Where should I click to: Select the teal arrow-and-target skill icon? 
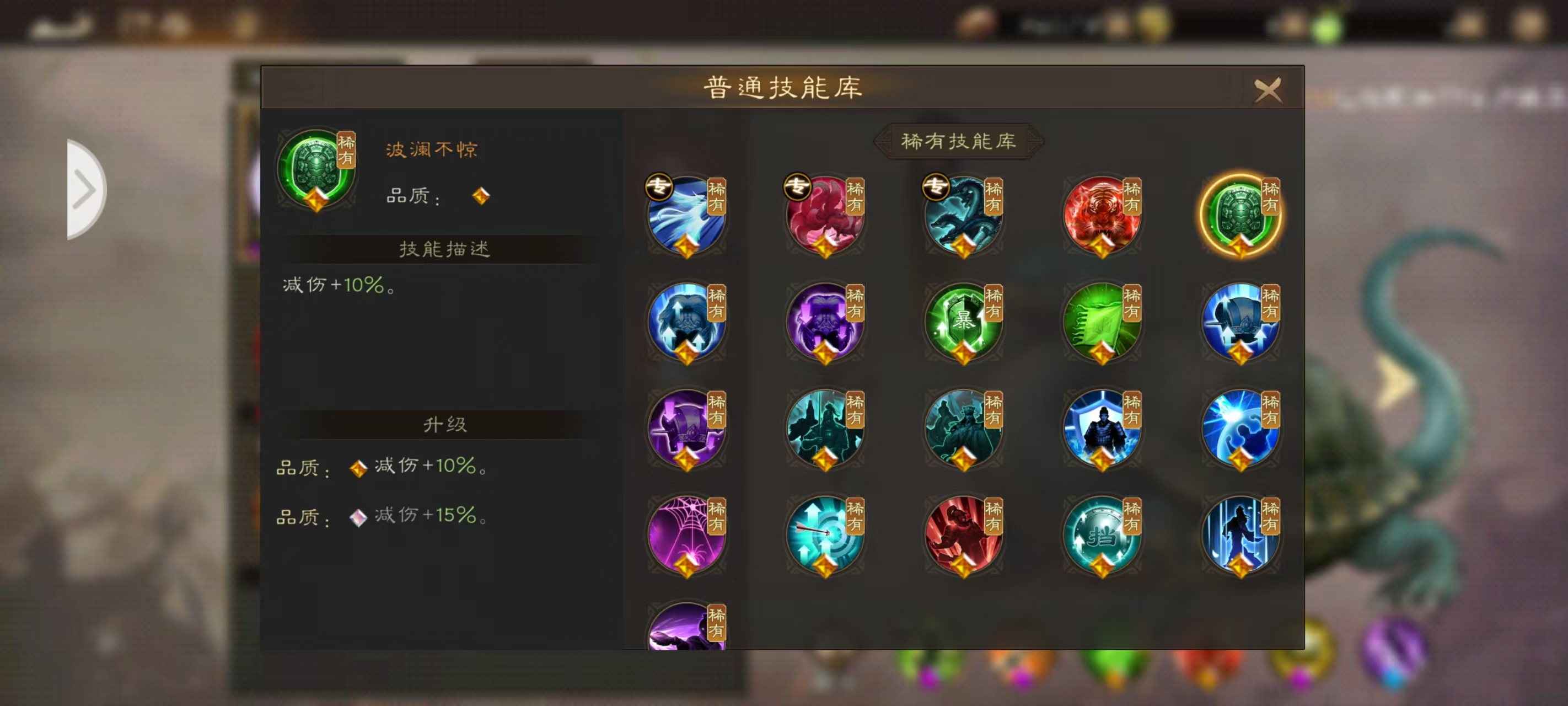[825, 536]
